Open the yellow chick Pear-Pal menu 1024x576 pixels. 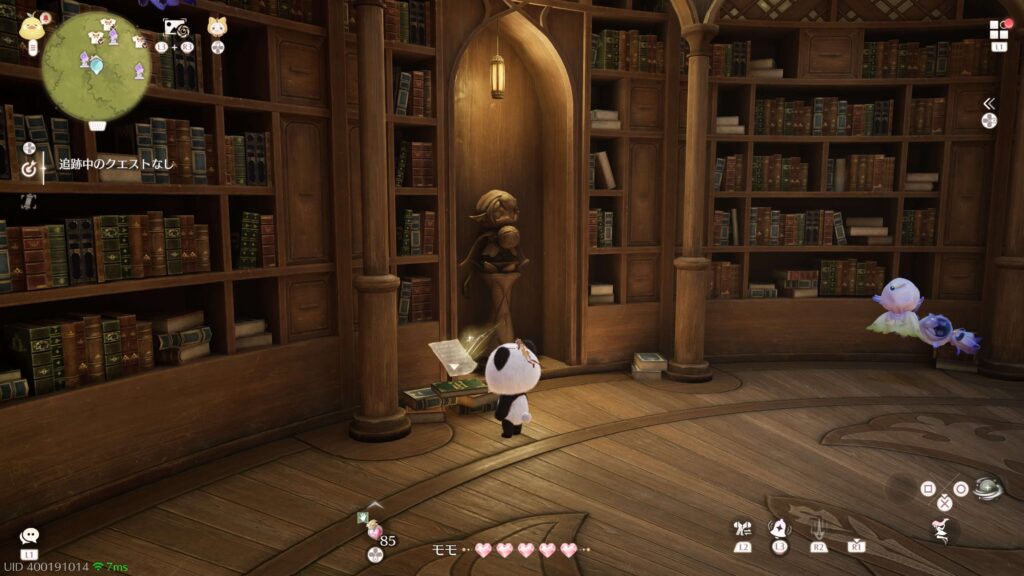pyautogui.click(x=30, y=26)
